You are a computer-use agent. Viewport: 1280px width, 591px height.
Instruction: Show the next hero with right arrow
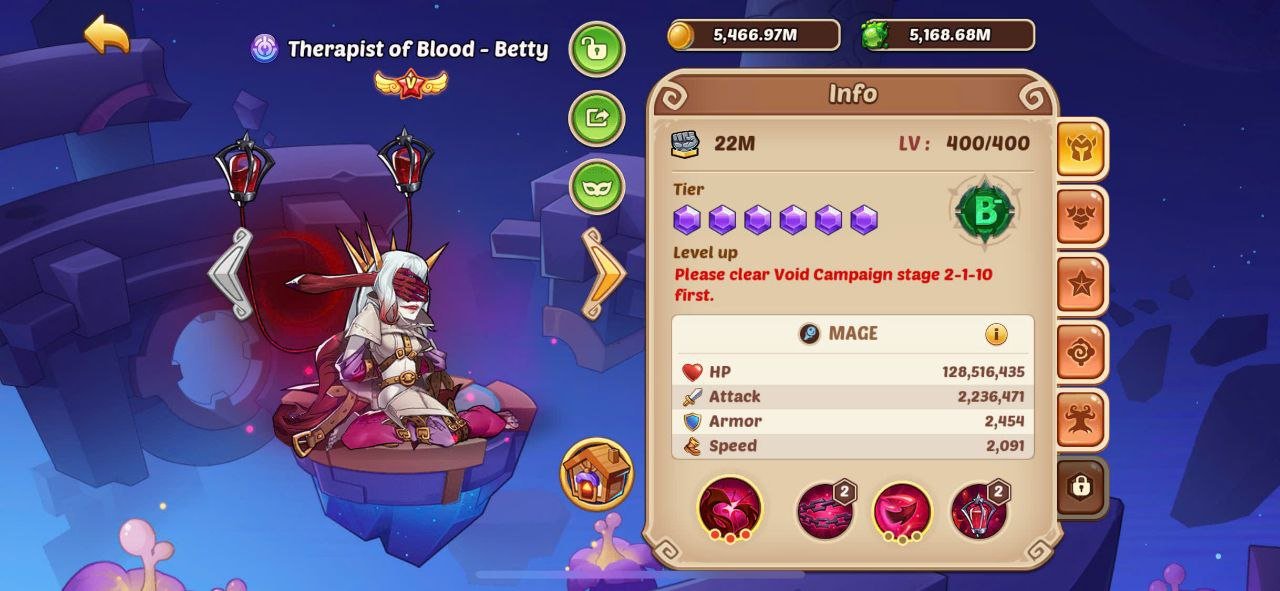(x=603, y=273)
